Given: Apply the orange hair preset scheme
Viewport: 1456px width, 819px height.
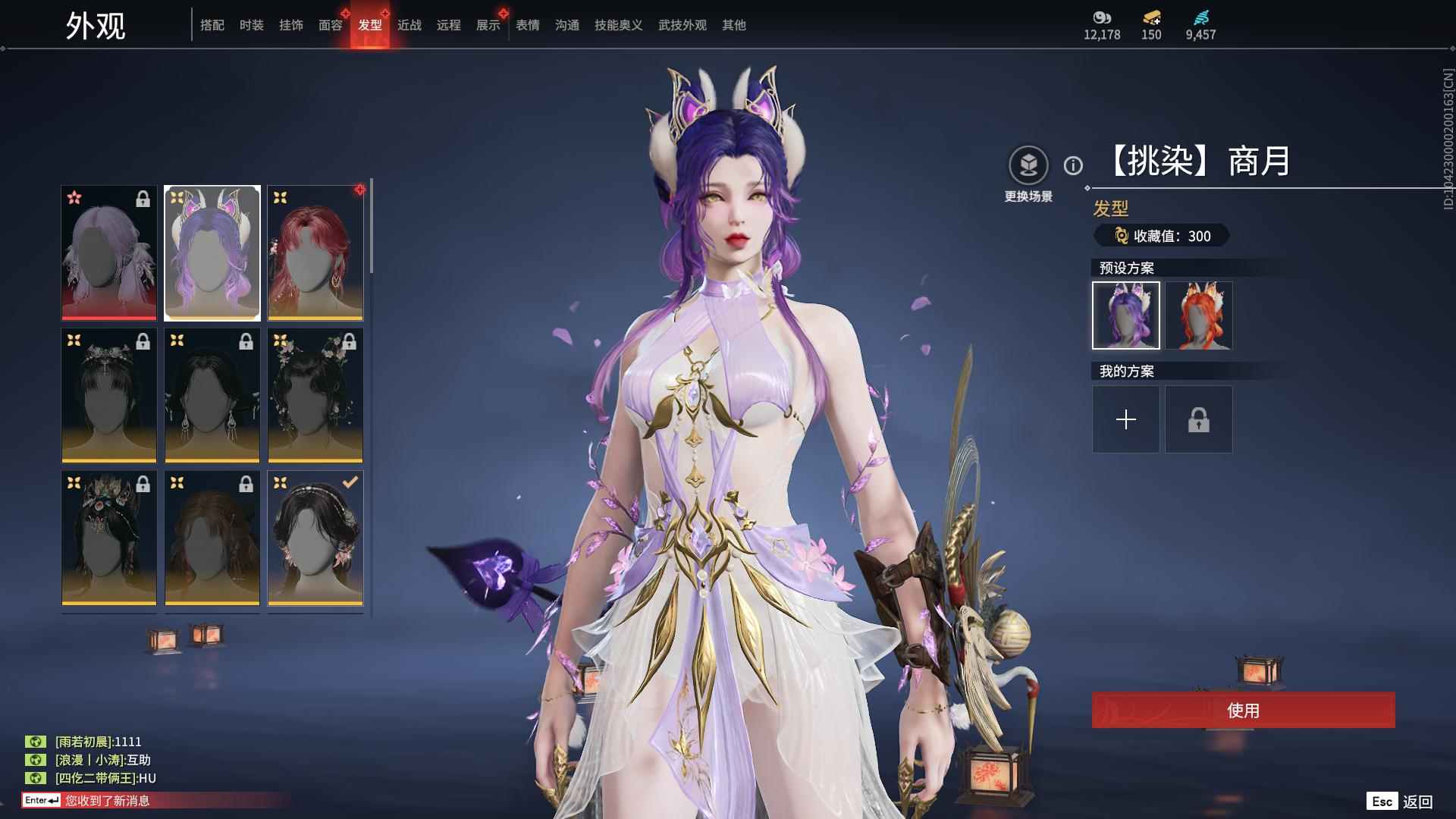Looking at the screenshot, I should point(1199,315).
